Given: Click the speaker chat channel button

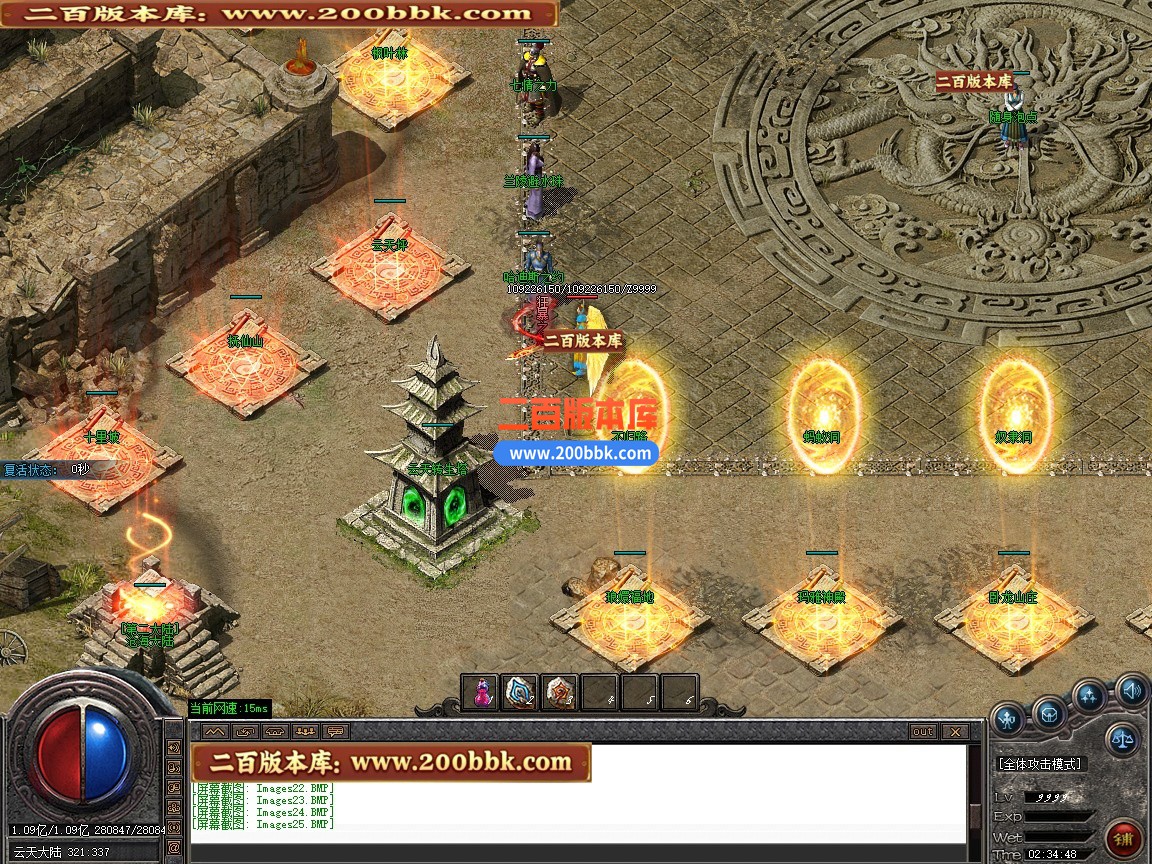Looking at the screenshot, I should [x=174, y=748].
